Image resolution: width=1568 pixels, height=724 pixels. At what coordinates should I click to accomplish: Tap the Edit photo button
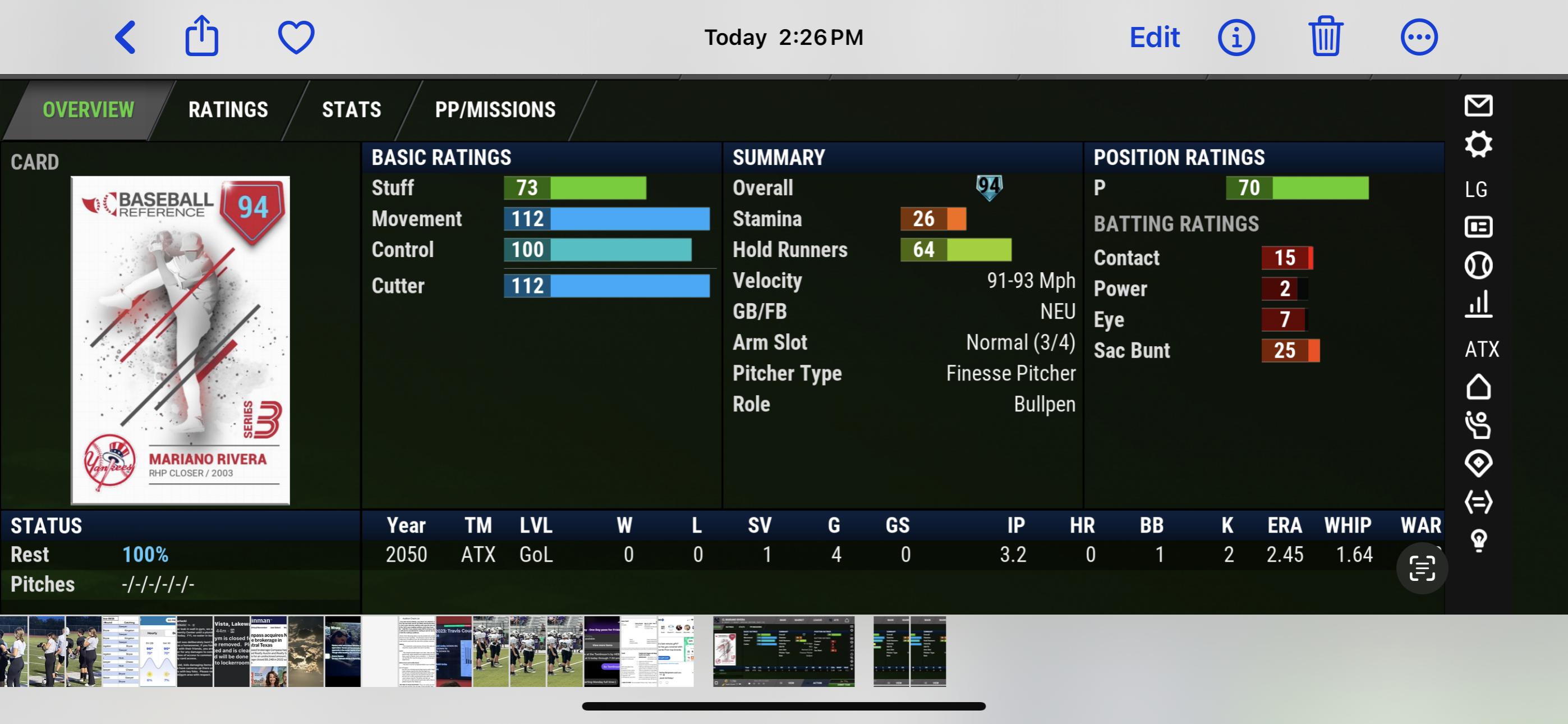point(1154,37)
